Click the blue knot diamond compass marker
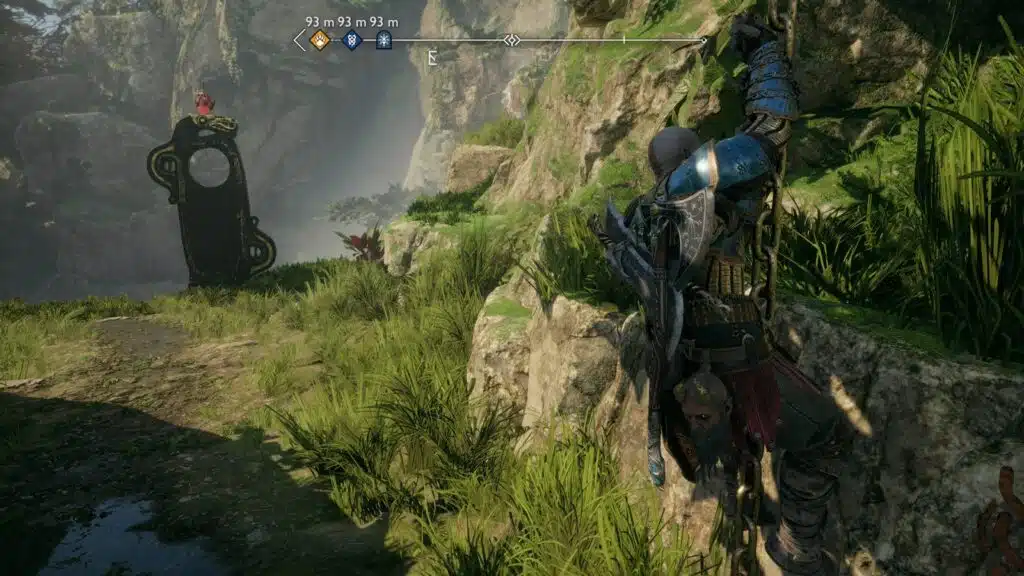The height and width of the screenshot is (576, 1024). coord(352,40)
